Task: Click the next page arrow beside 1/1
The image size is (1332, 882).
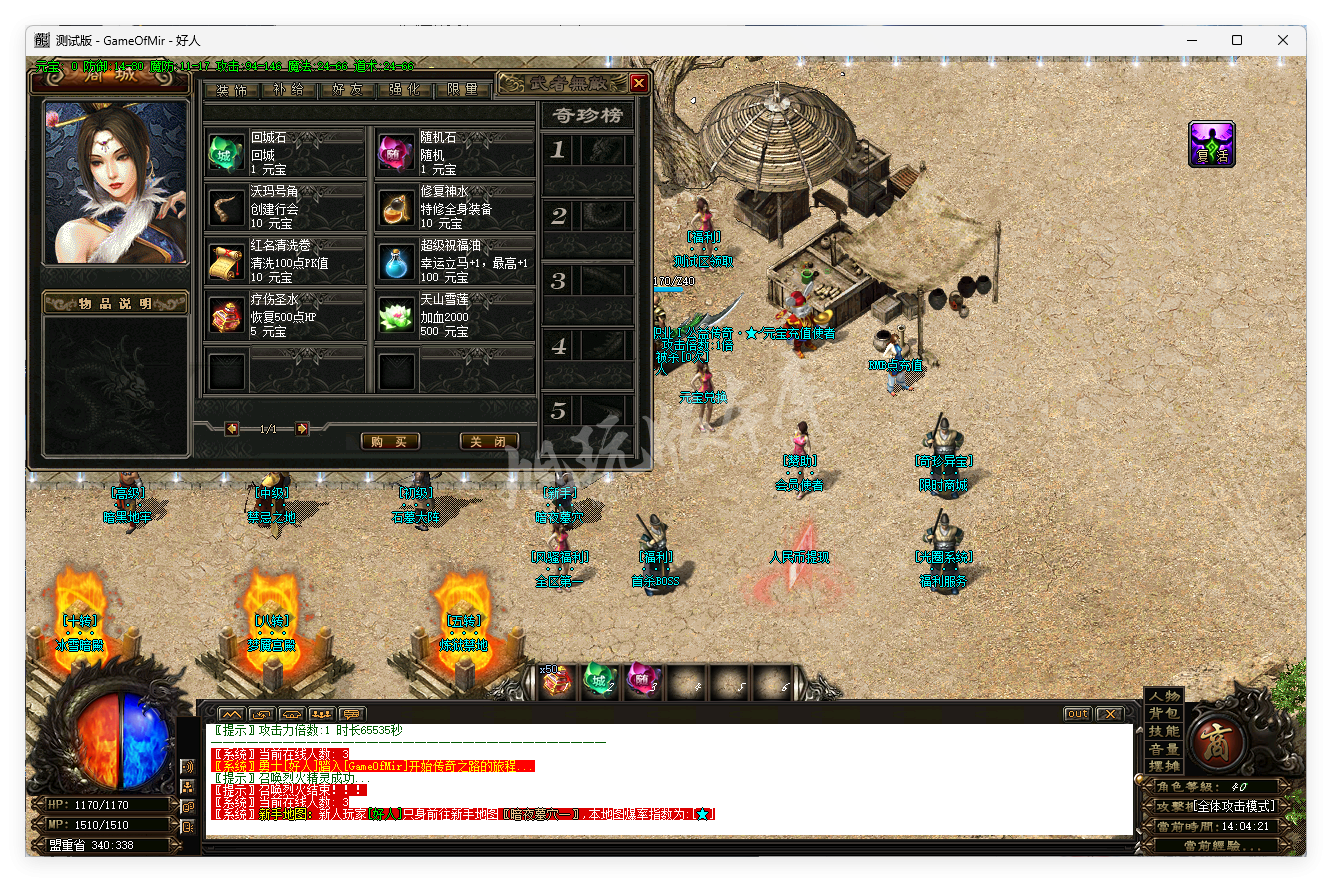Action: tap(300, 427)
